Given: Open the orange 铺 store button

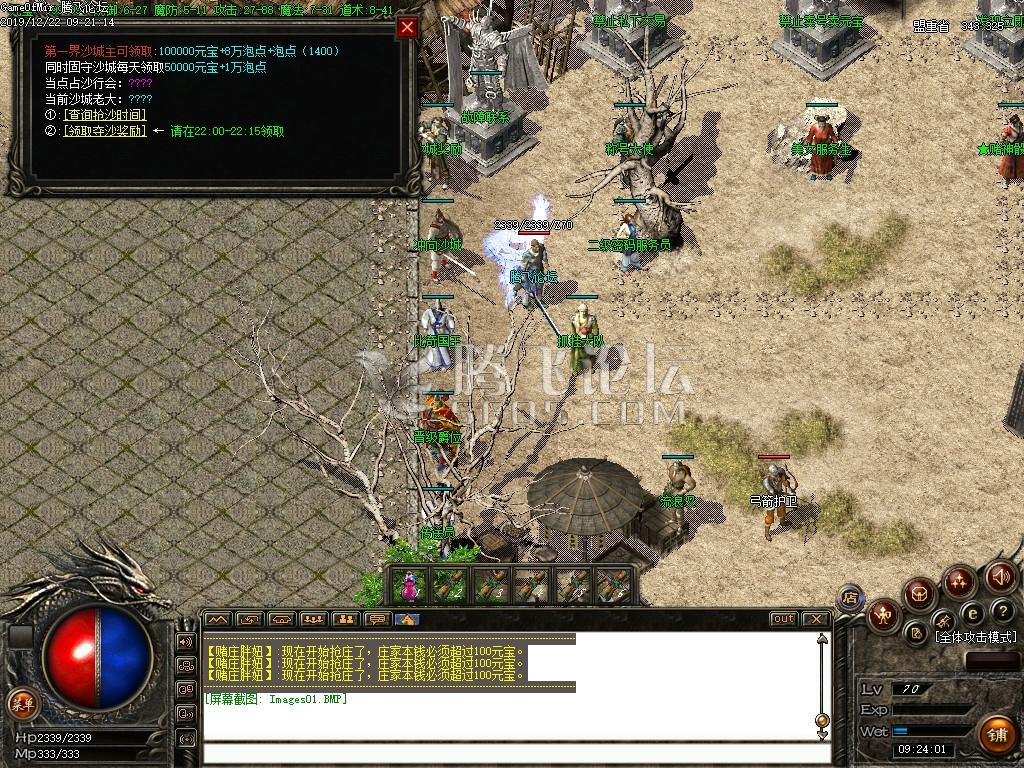Looking at the screenshot, I should point(996,735).
